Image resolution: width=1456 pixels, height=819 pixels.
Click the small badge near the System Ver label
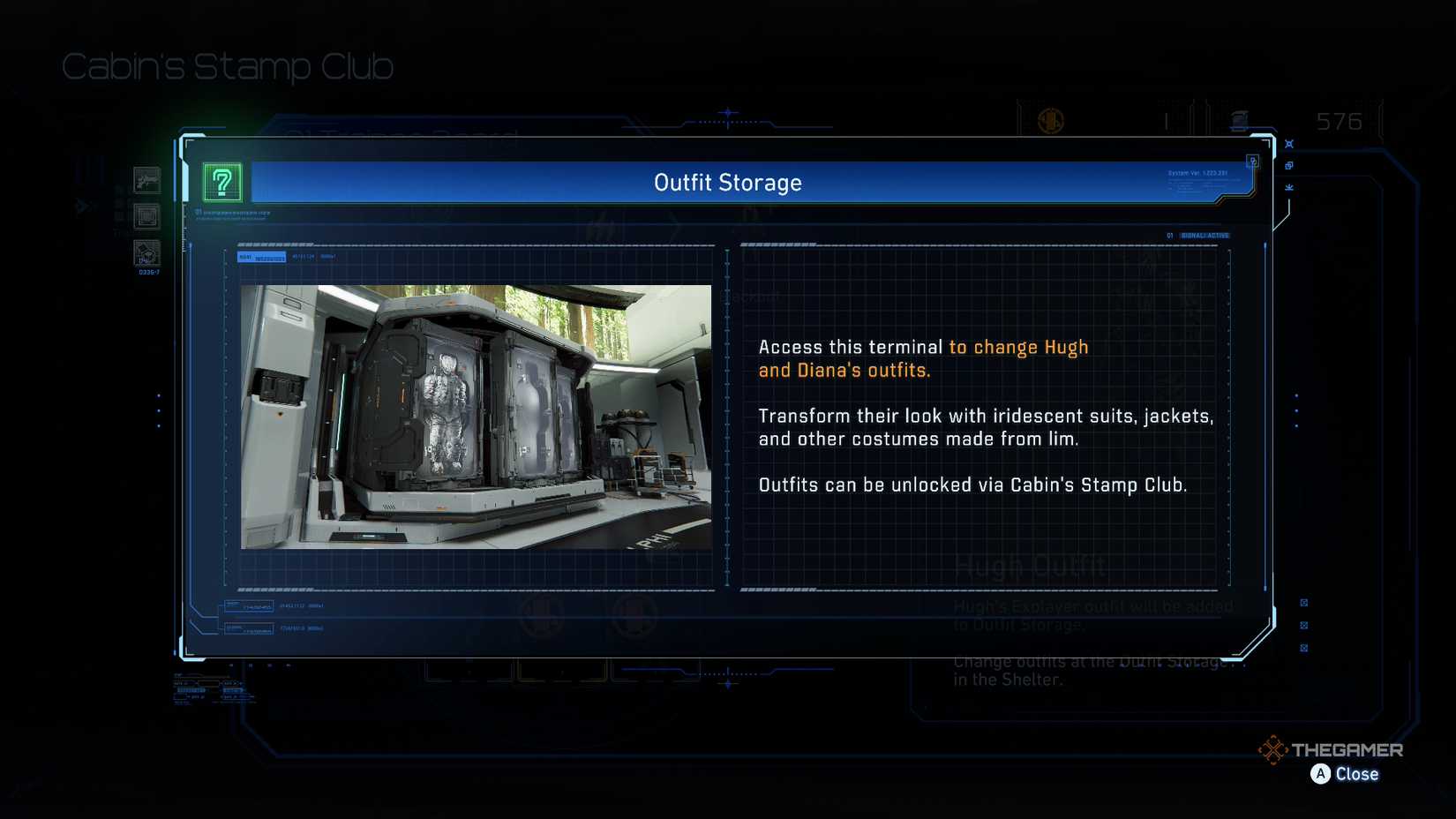(1252, 161)
